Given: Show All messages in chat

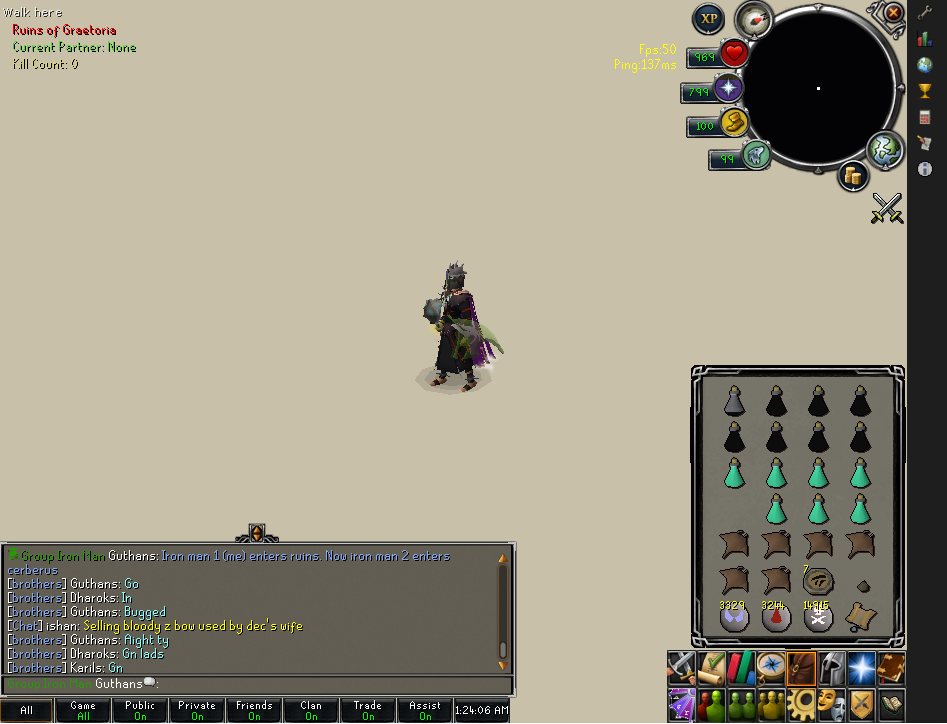Looking at the screenshot, I should (x=26, y=710).
